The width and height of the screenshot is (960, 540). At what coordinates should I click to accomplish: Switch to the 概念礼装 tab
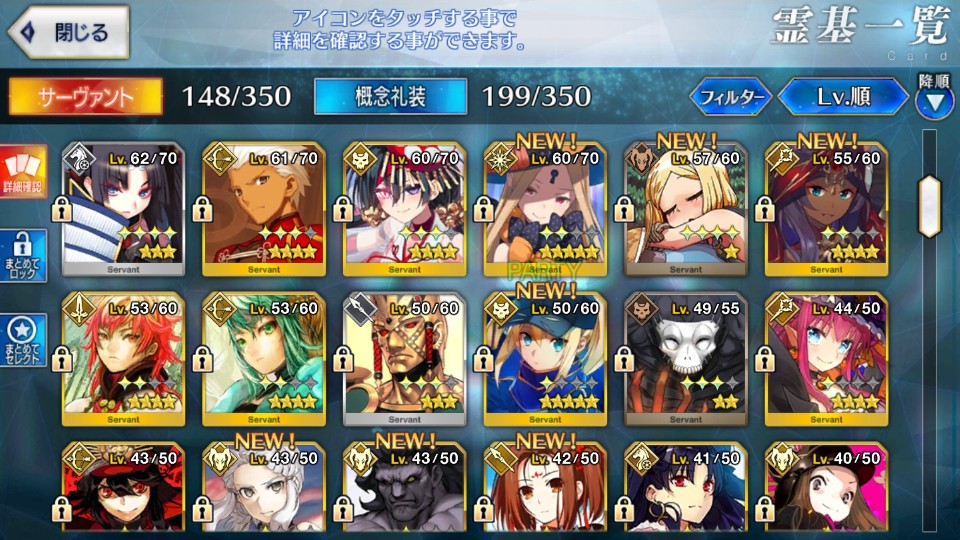click(390, 96)
